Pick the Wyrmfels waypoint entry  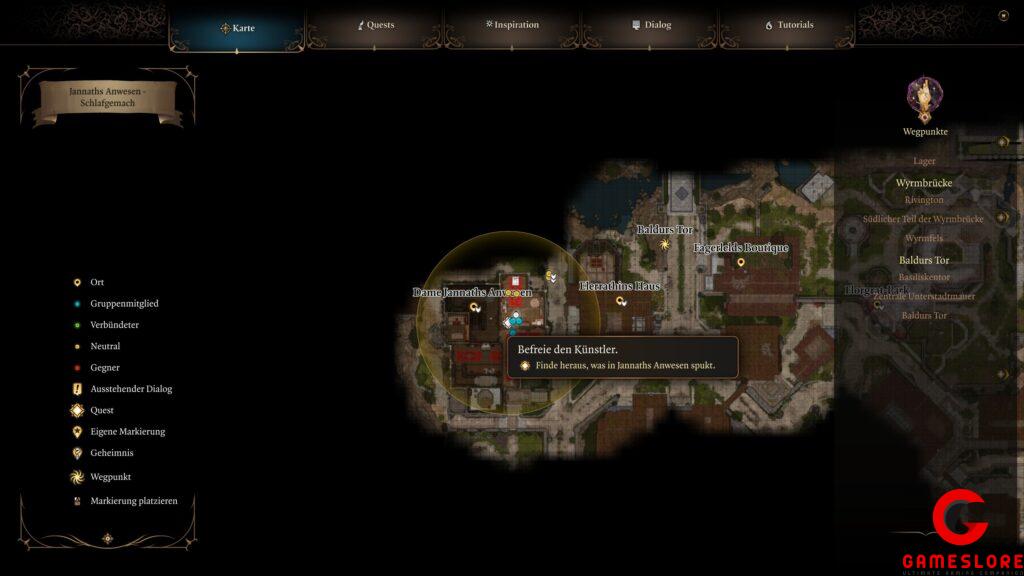point(924,239)
